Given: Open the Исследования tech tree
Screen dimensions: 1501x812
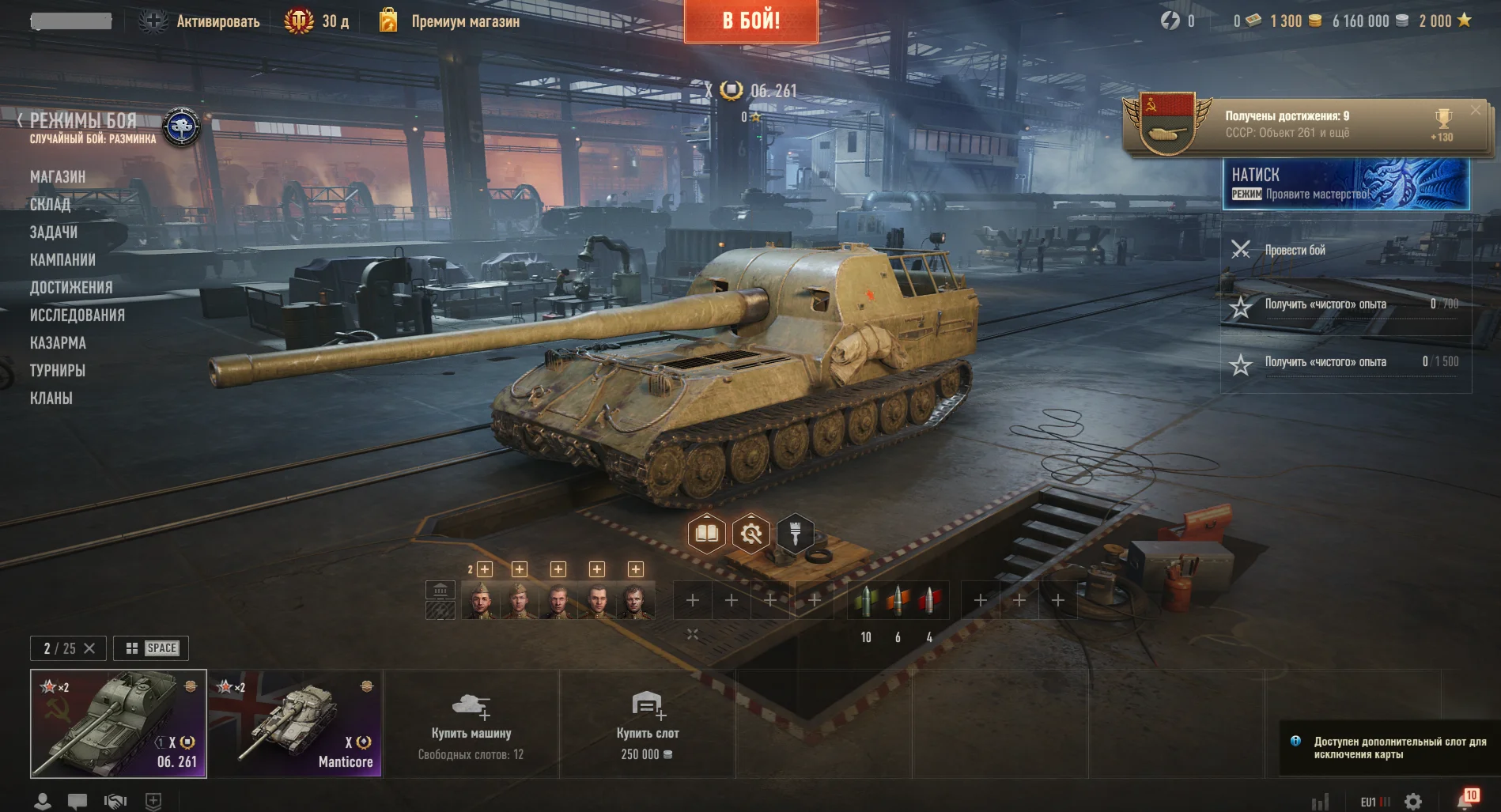Looking at the screenshot, I should pos(78,315).
